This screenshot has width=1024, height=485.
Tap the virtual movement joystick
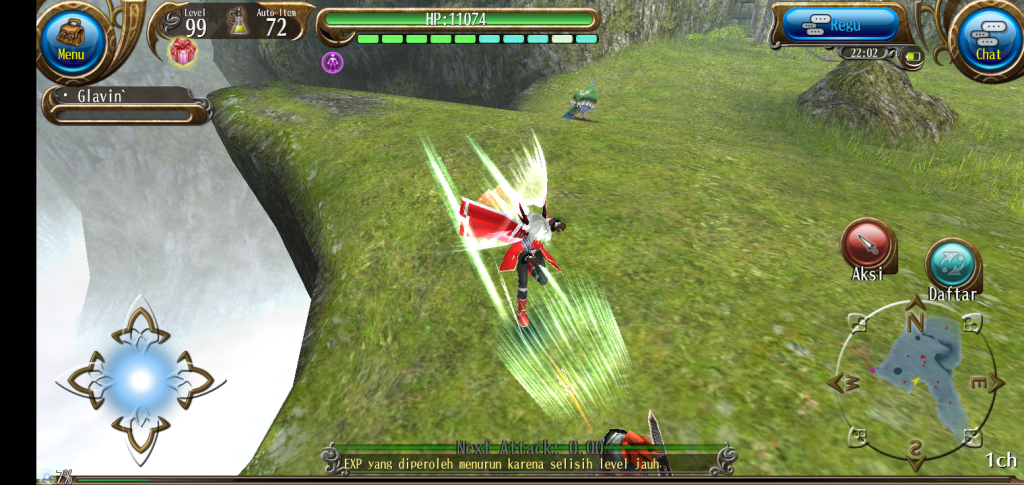click(x=140, y=380)
